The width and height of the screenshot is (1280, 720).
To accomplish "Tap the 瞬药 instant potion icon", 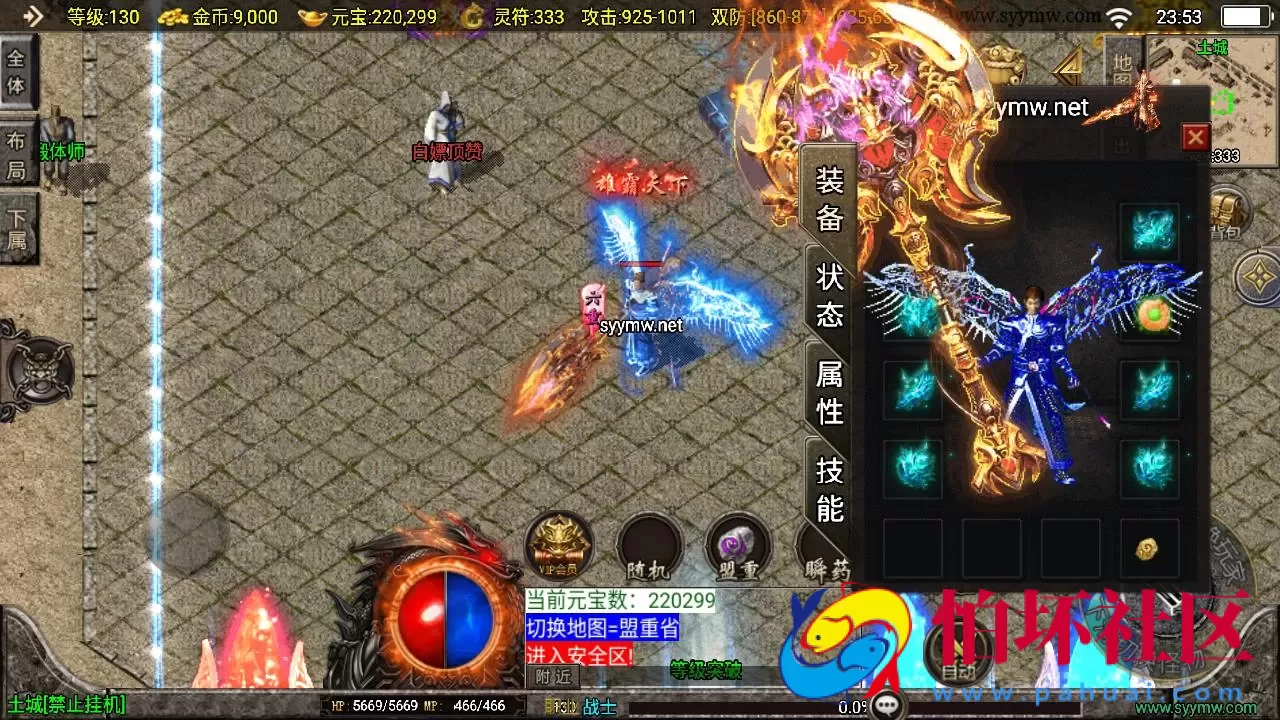I will (822, 547).
